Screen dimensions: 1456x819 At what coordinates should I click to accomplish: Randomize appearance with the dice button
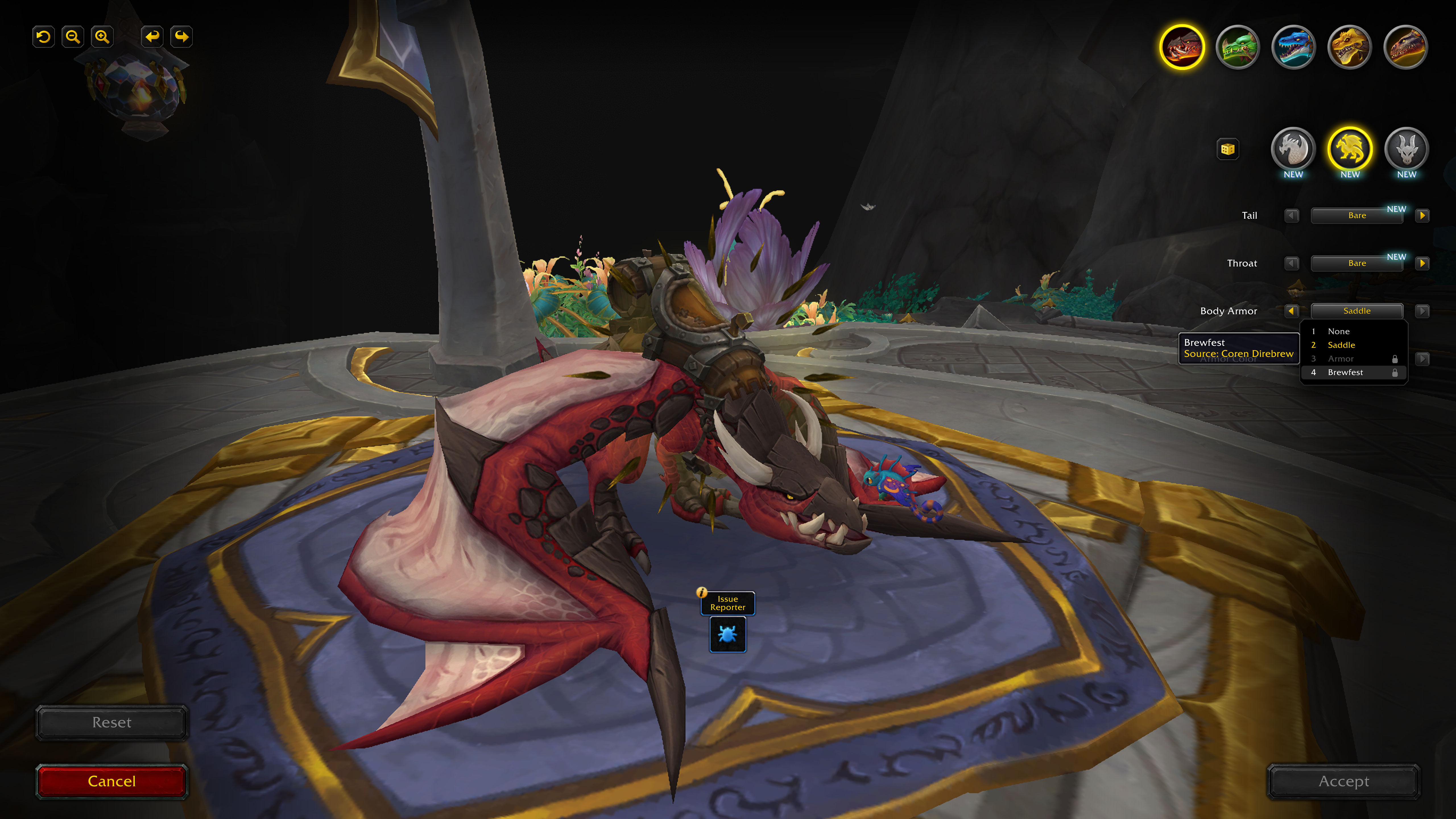pyautogui.click(x=1228, y=149)
